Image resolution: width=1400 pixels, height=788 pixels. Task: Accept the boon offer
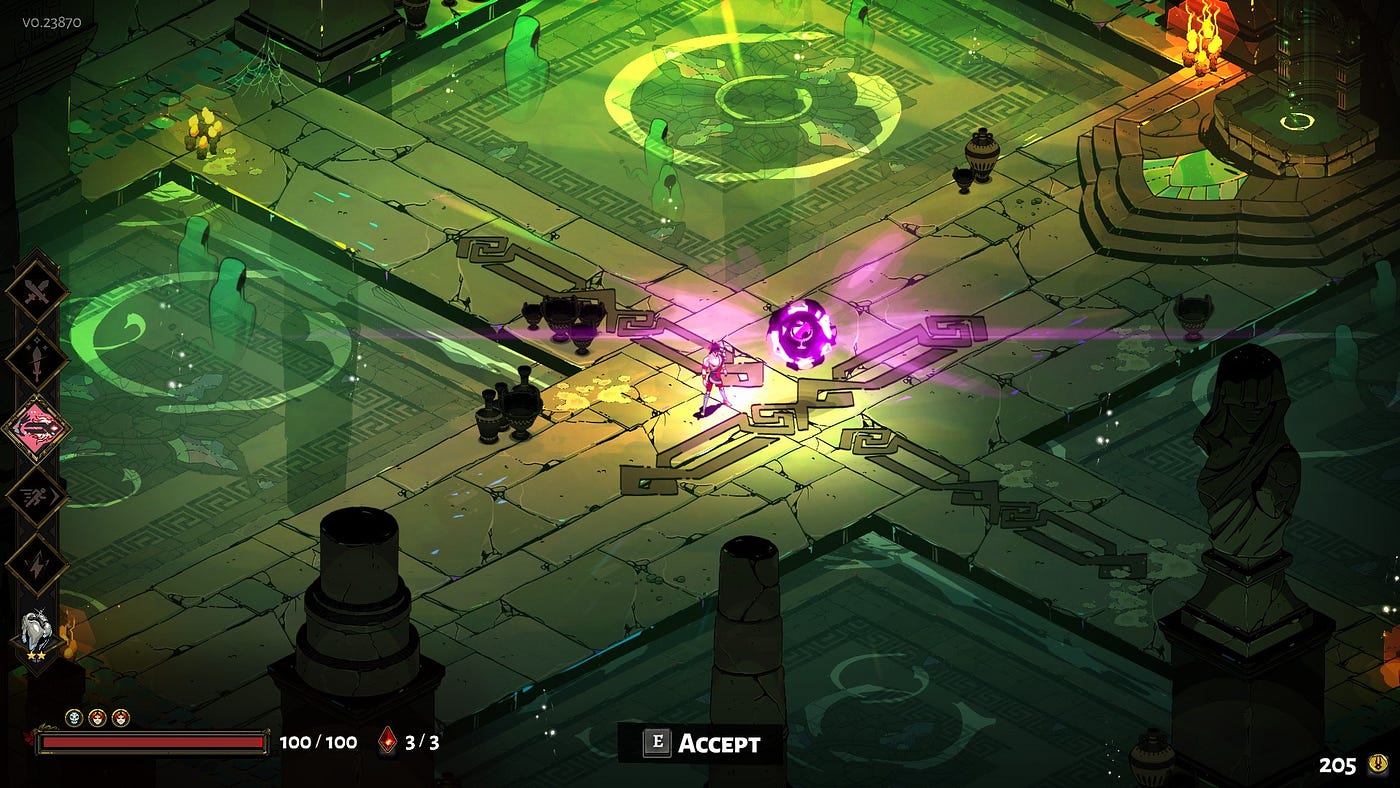point(700,743)
